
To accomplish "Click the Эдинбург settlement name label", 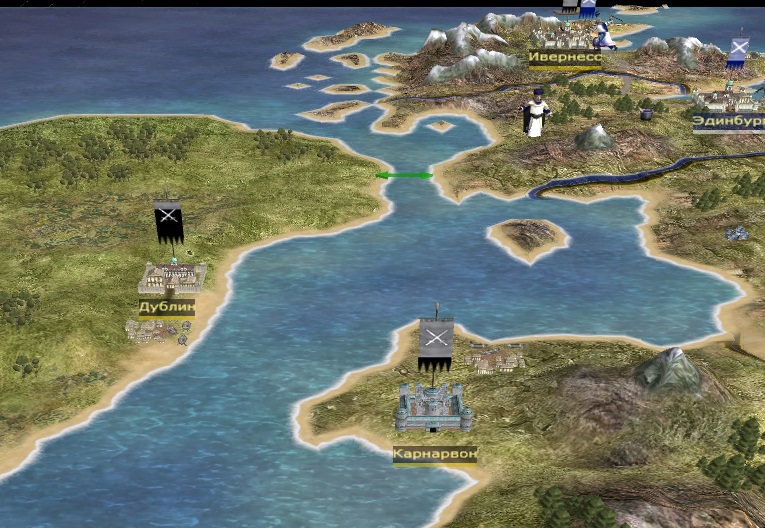I will 728,122.
